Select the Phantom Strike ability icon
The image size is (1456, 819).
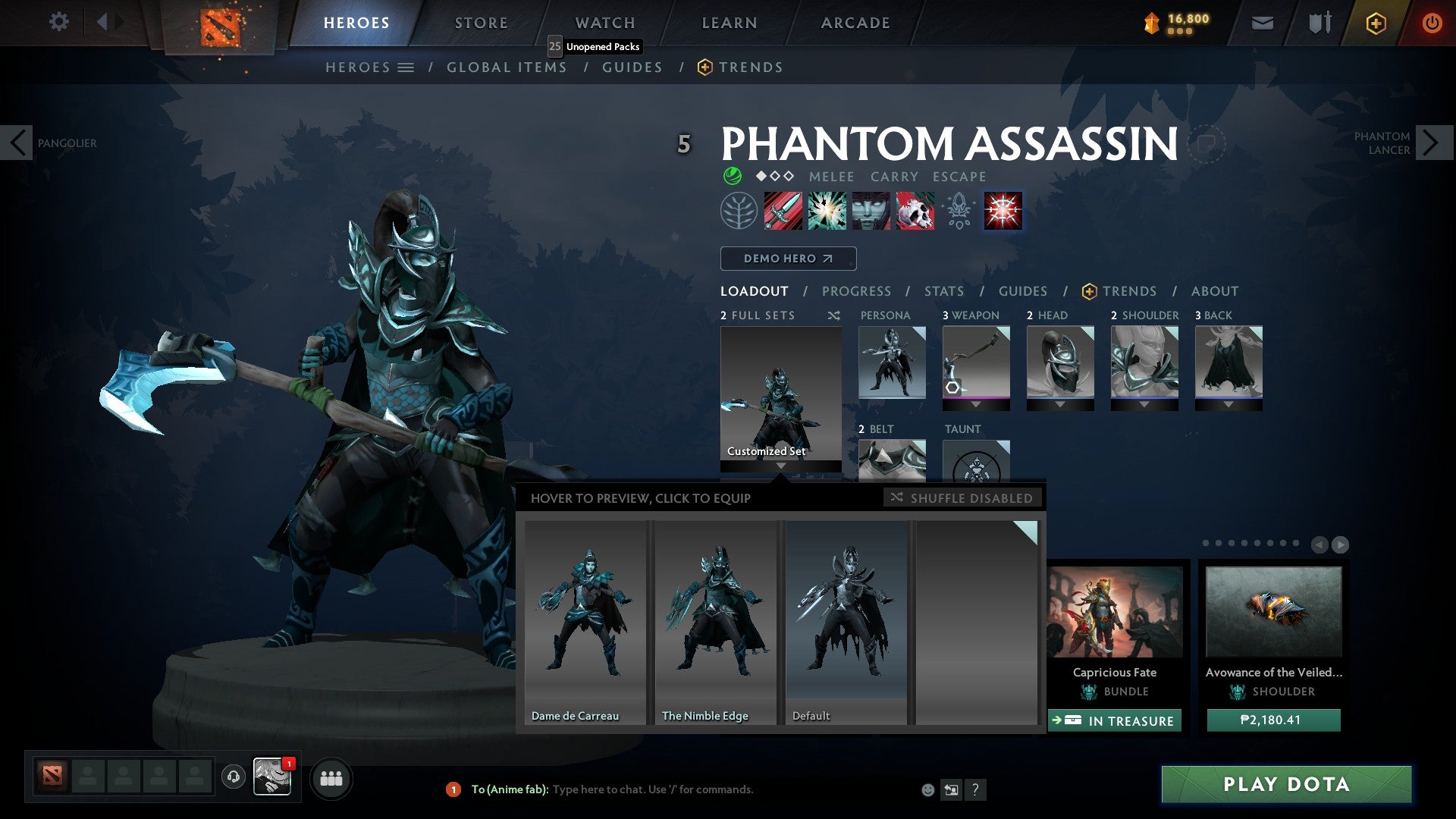tap(827, 211)
